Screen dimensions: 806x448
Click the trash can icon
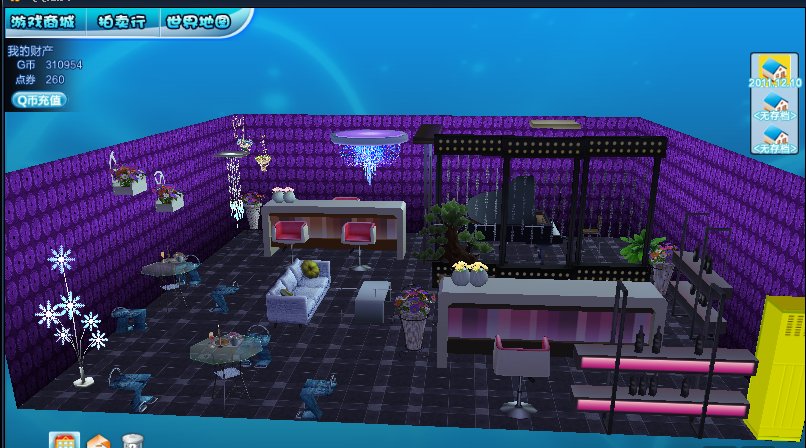(131, 441)
